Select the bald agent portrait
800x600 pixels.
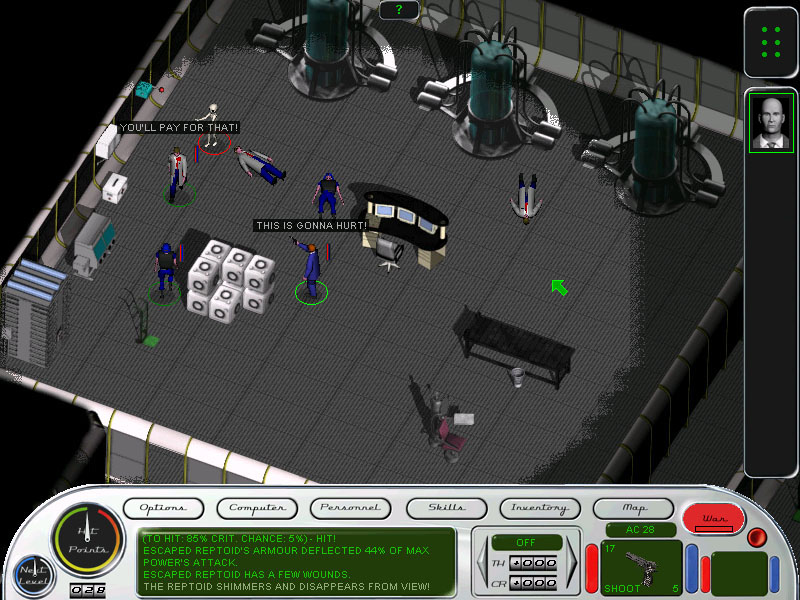[771, 123]
